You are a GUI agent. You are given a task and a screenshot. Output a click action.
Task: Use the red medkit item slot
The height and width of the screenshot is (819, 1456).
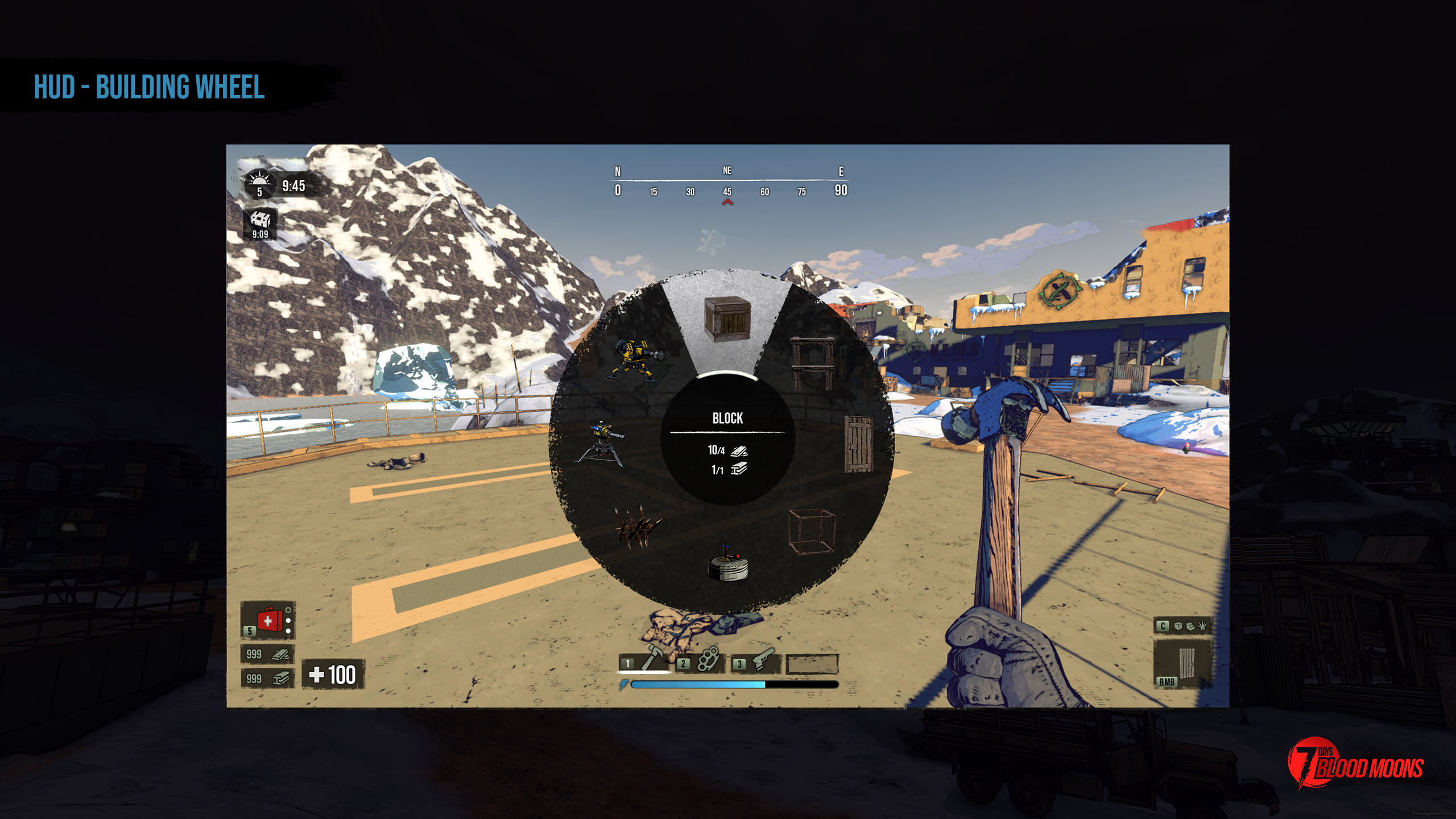(x=268, y=620)
